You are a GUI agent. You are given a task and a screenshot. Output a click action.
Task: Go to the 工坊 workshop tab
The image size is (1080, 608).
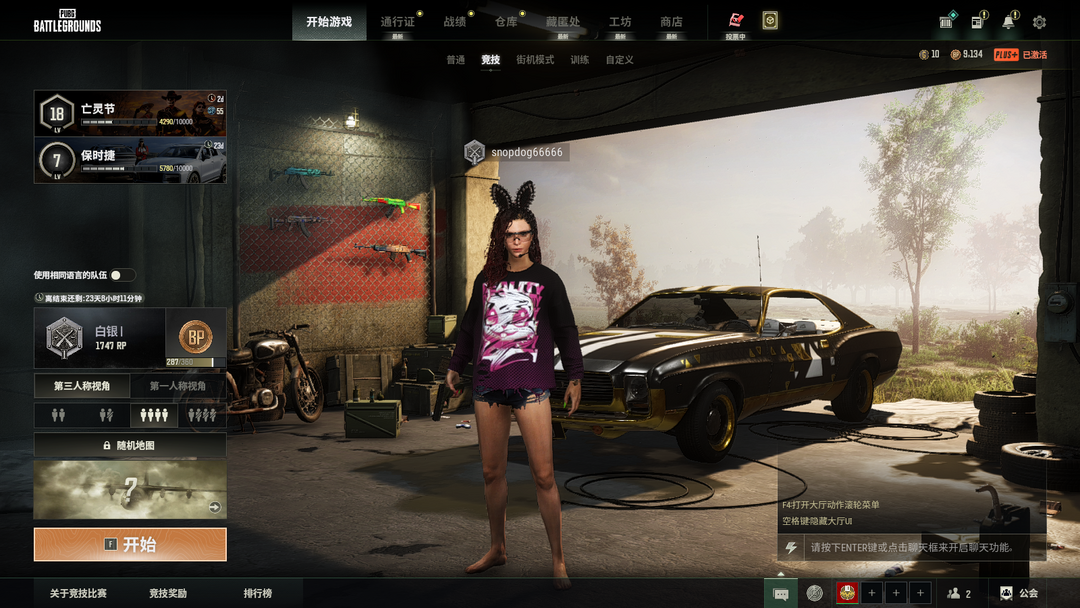[x=620, y=22]
